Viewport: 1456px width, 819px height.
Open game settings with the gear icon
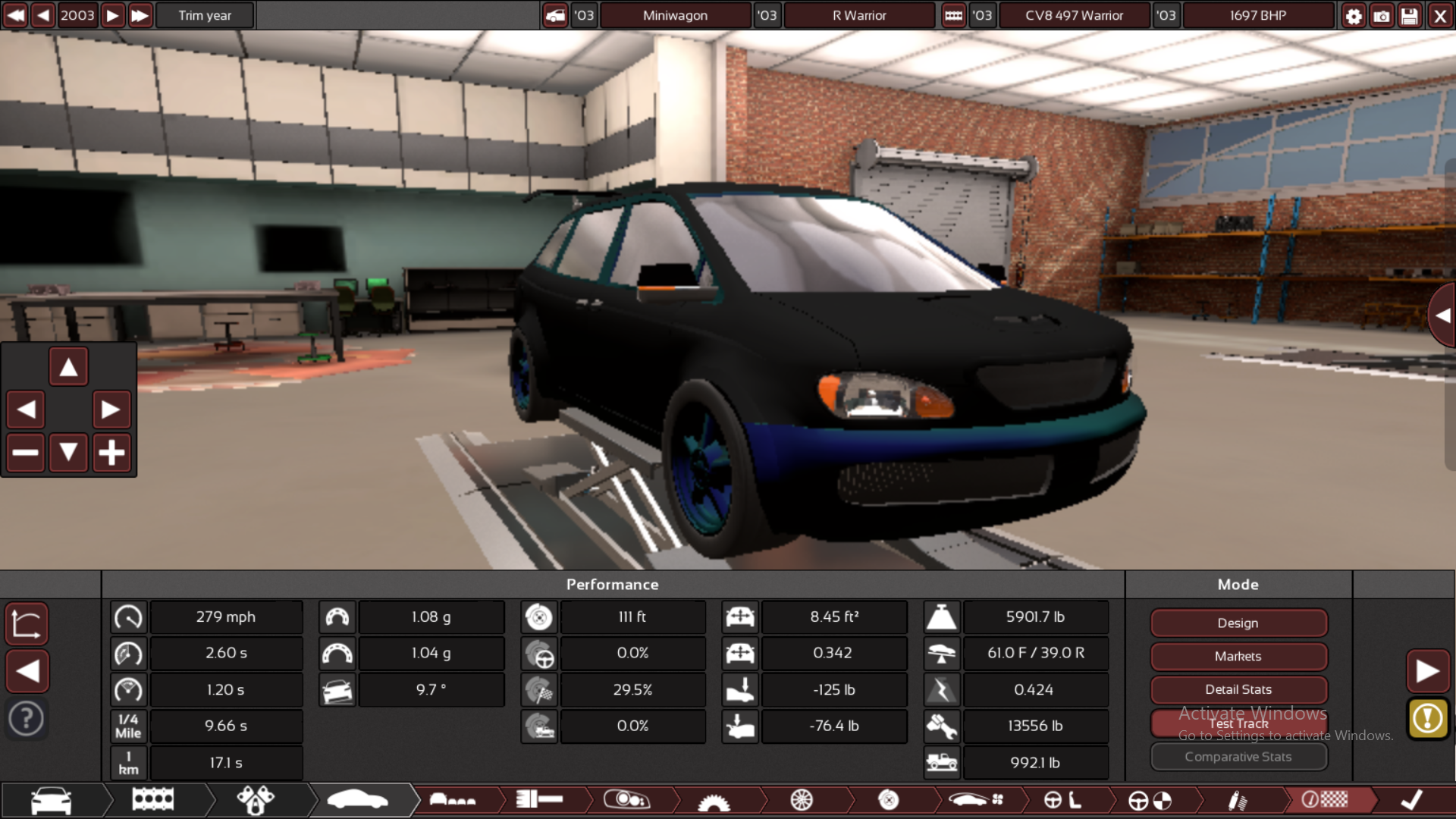click(1354, 15)
